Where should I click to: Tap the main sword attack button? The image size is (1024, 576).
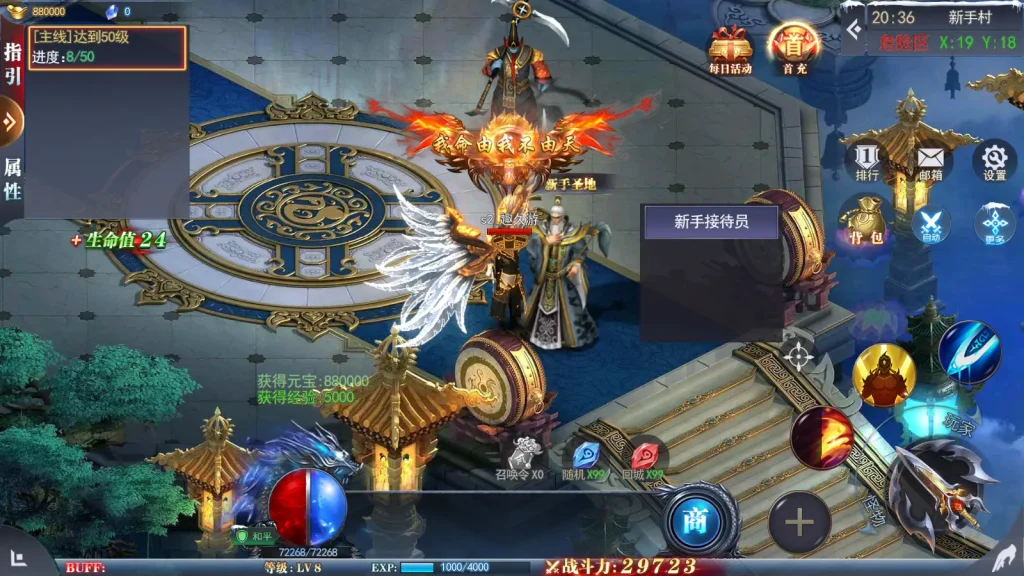coord(940,490)
